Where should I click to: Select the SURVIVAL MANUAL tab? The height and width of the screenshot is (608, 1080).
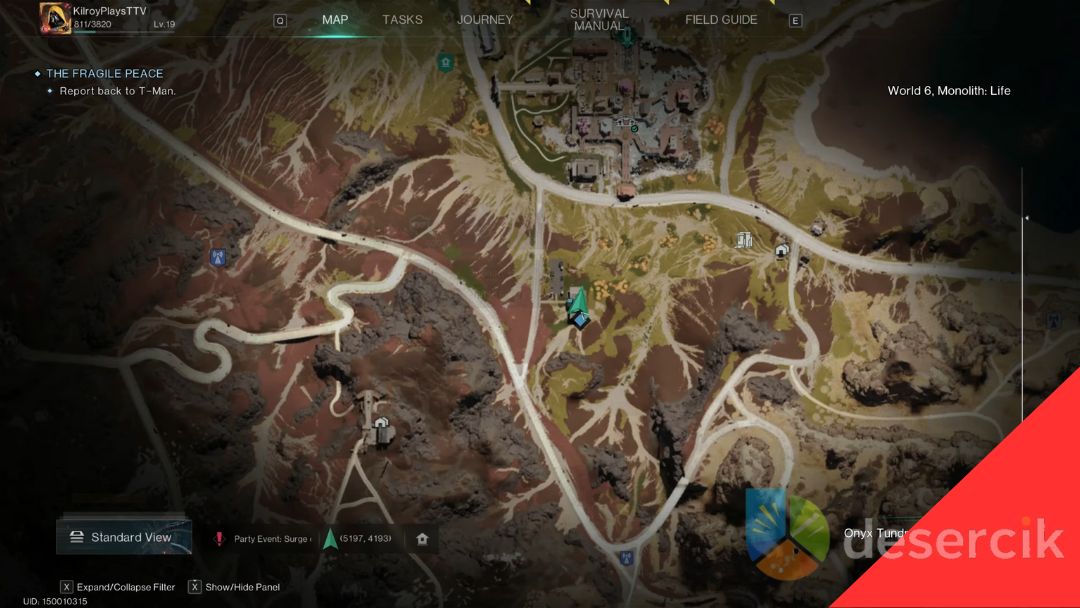pos(599,20)
